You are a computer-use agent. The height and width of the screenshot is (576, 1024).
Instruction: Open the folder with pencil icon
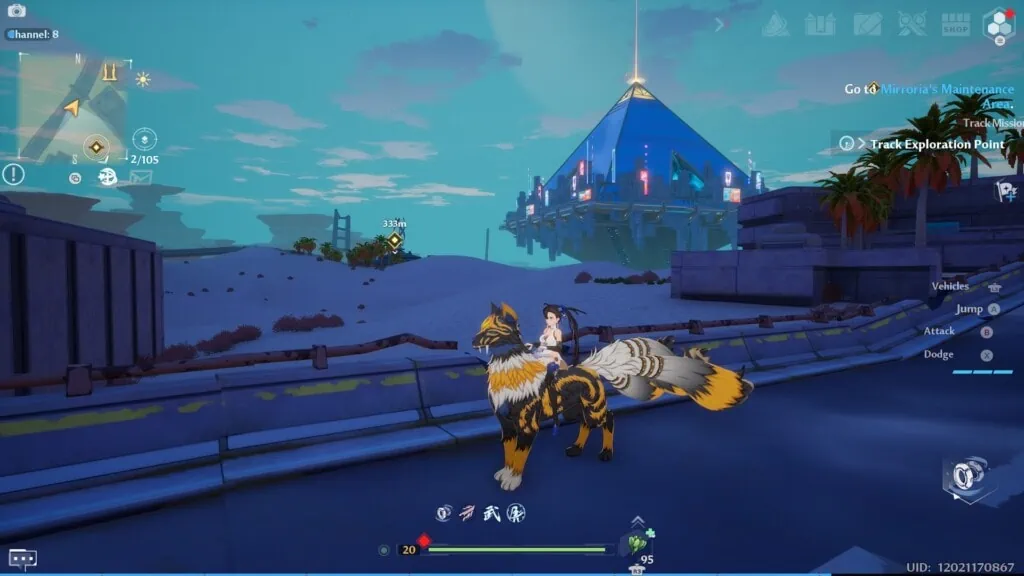pos(867,24)
